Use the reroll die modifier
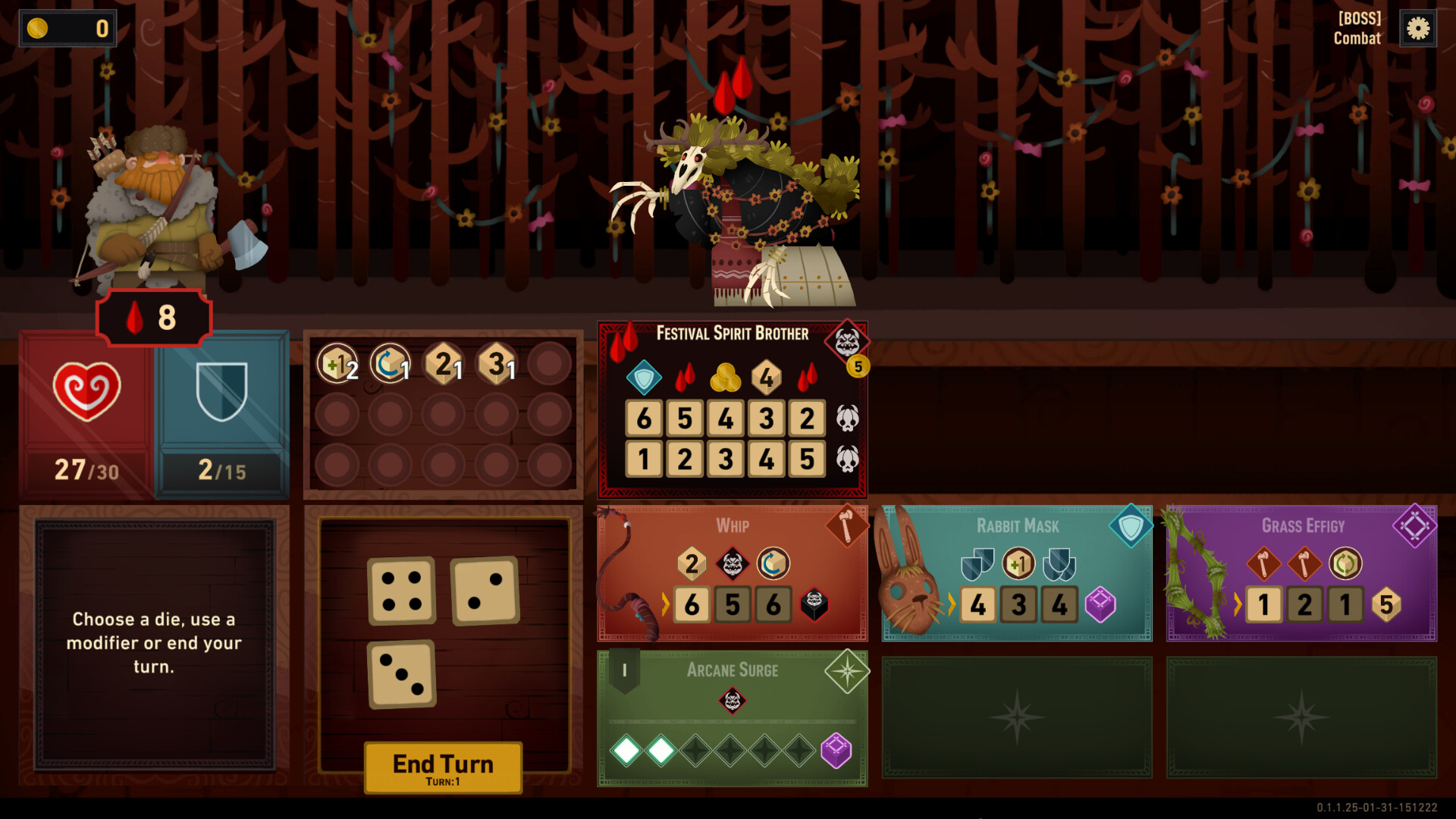 389,363
